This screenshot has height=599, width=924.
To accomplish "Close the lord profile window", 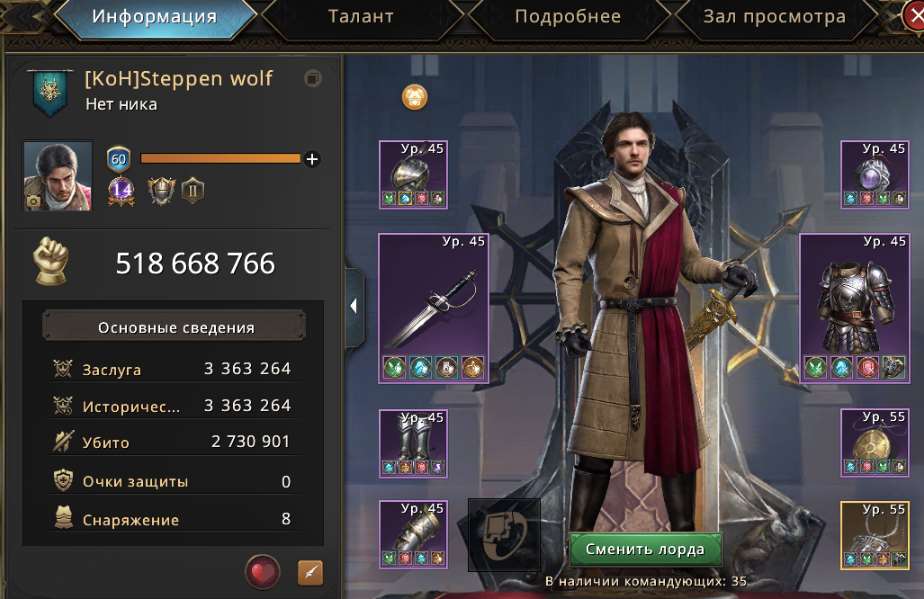I will pyautogui.click(x=915, y=12).
